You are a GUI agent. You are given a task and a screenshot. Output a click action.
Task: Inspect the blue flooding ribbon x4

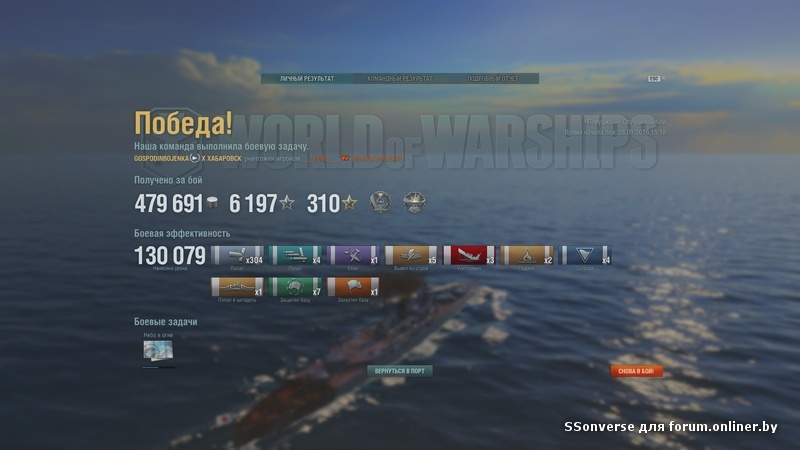click(586, 255)
